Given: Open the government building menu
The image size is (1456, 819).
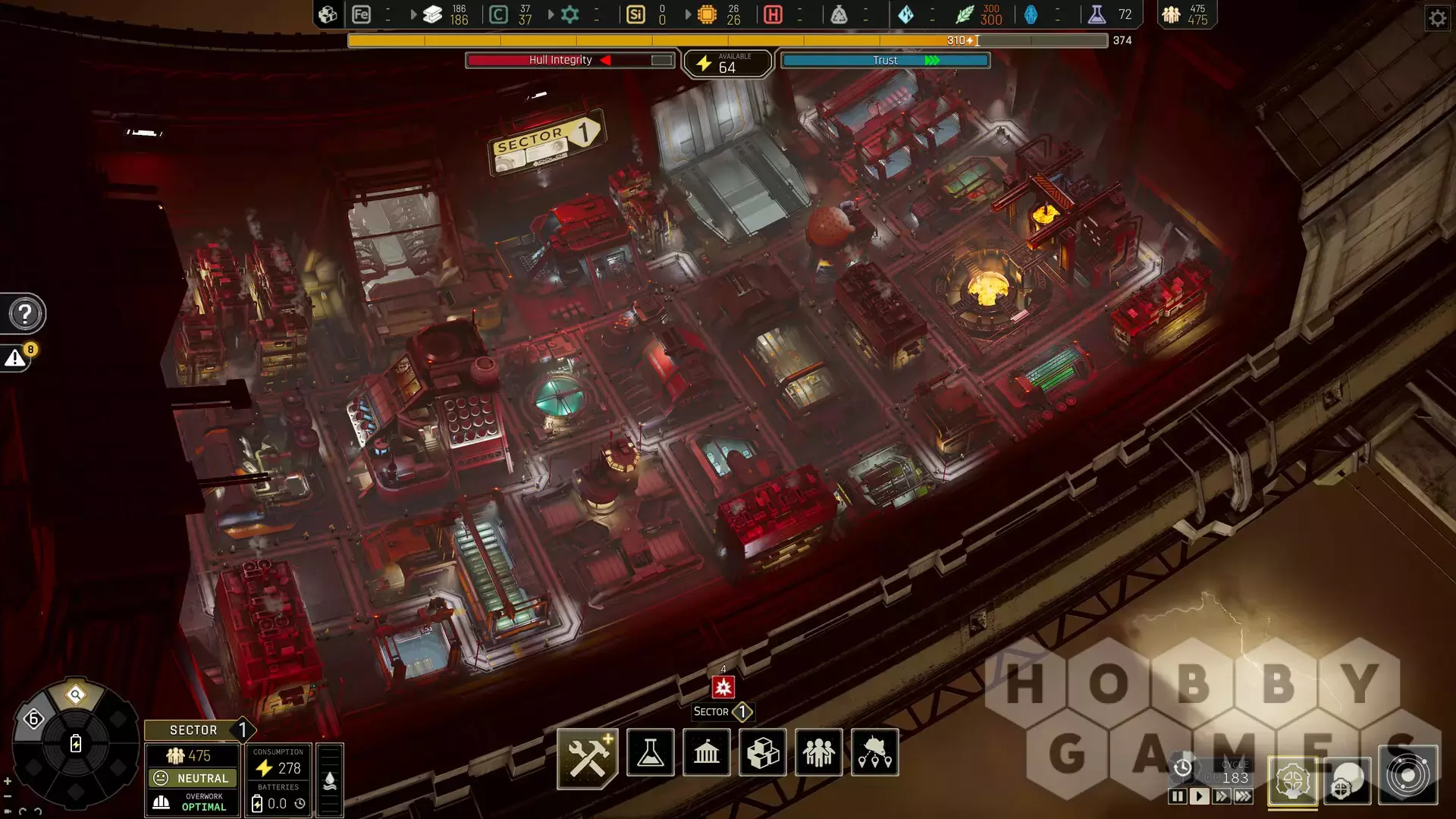Looking at the screenshot, I should point(707,753).
